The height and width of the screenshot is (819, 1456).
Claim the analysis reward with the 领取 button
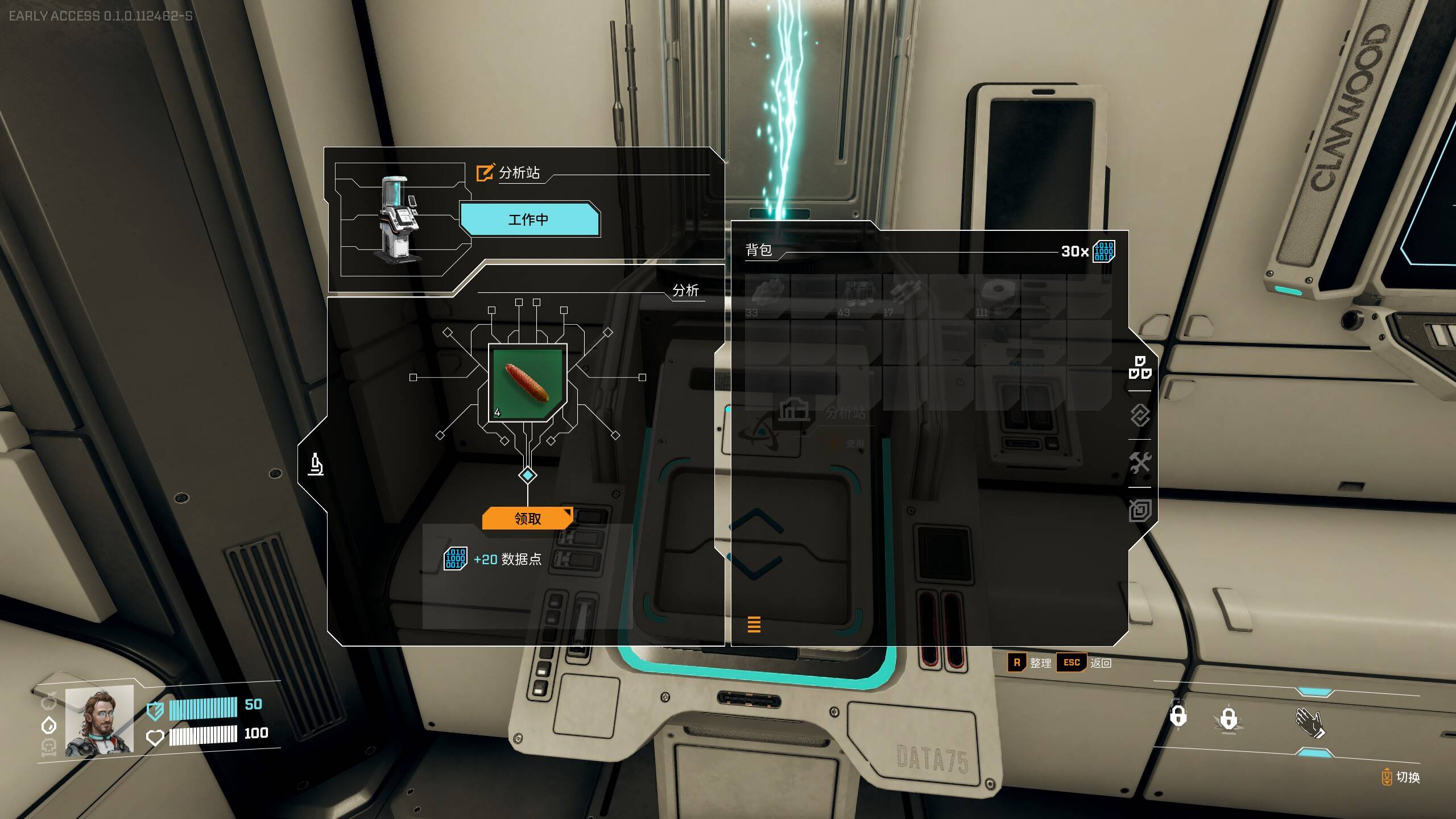coord(527,518)
